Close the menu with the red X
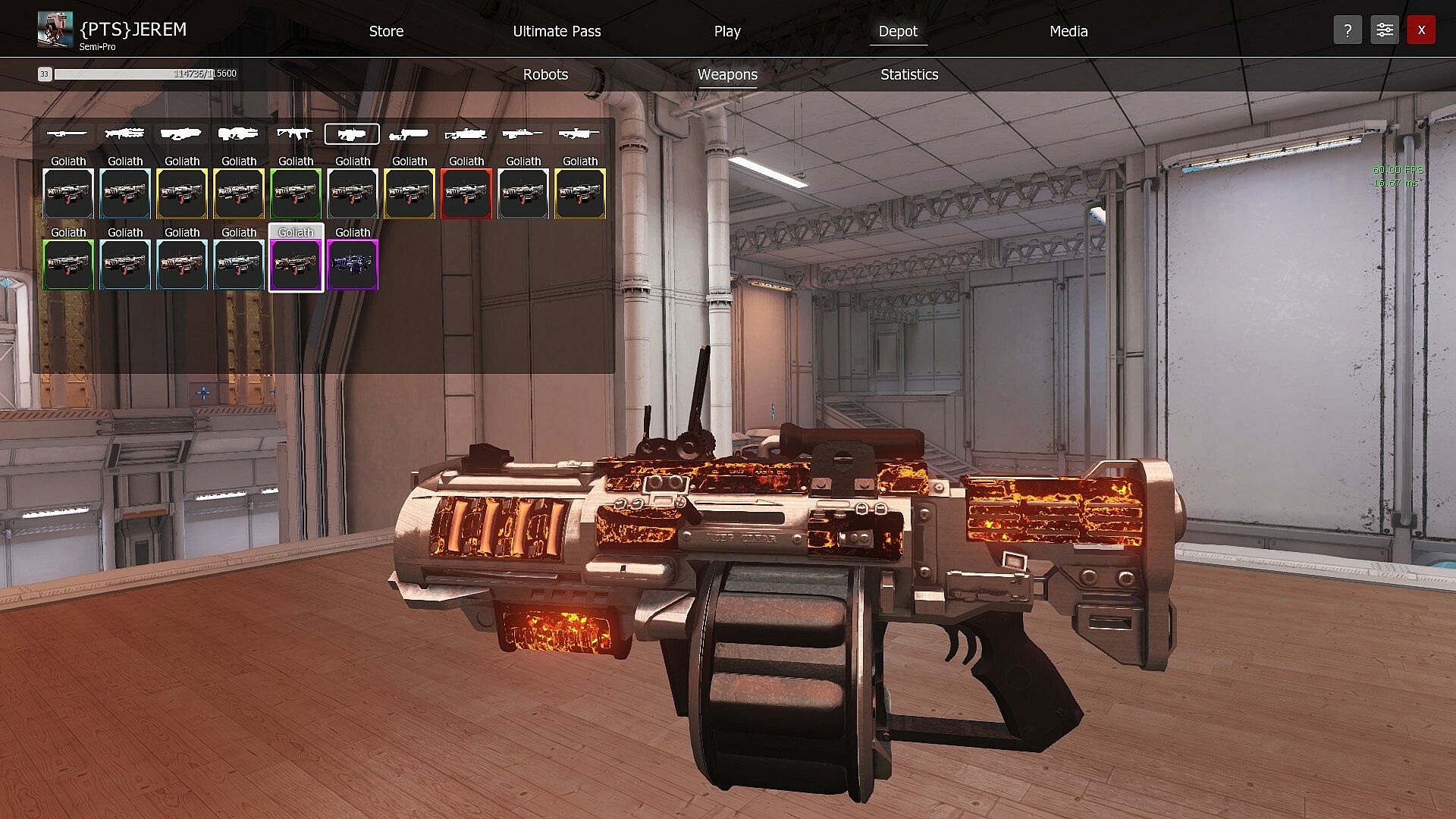 tap(1421, 30)
